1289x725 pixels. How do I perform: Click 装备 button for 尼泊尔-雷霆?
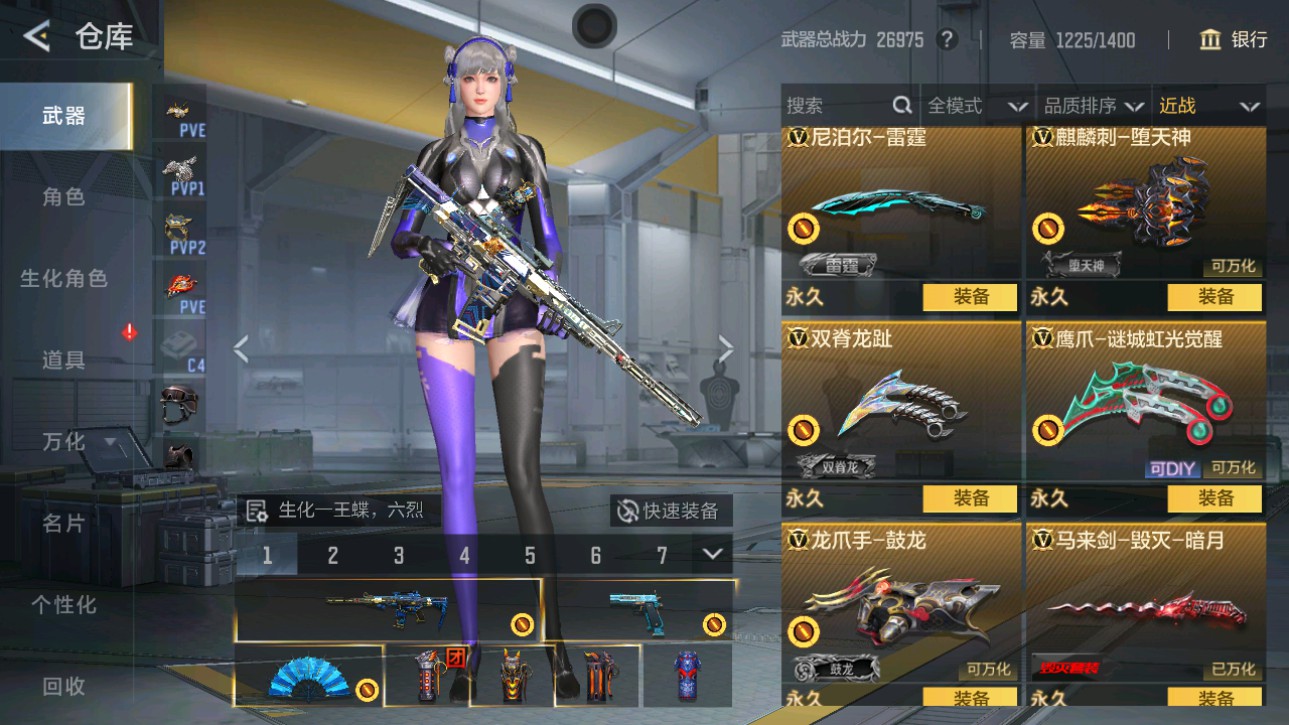pyautogui.click(x=968, y=297)
